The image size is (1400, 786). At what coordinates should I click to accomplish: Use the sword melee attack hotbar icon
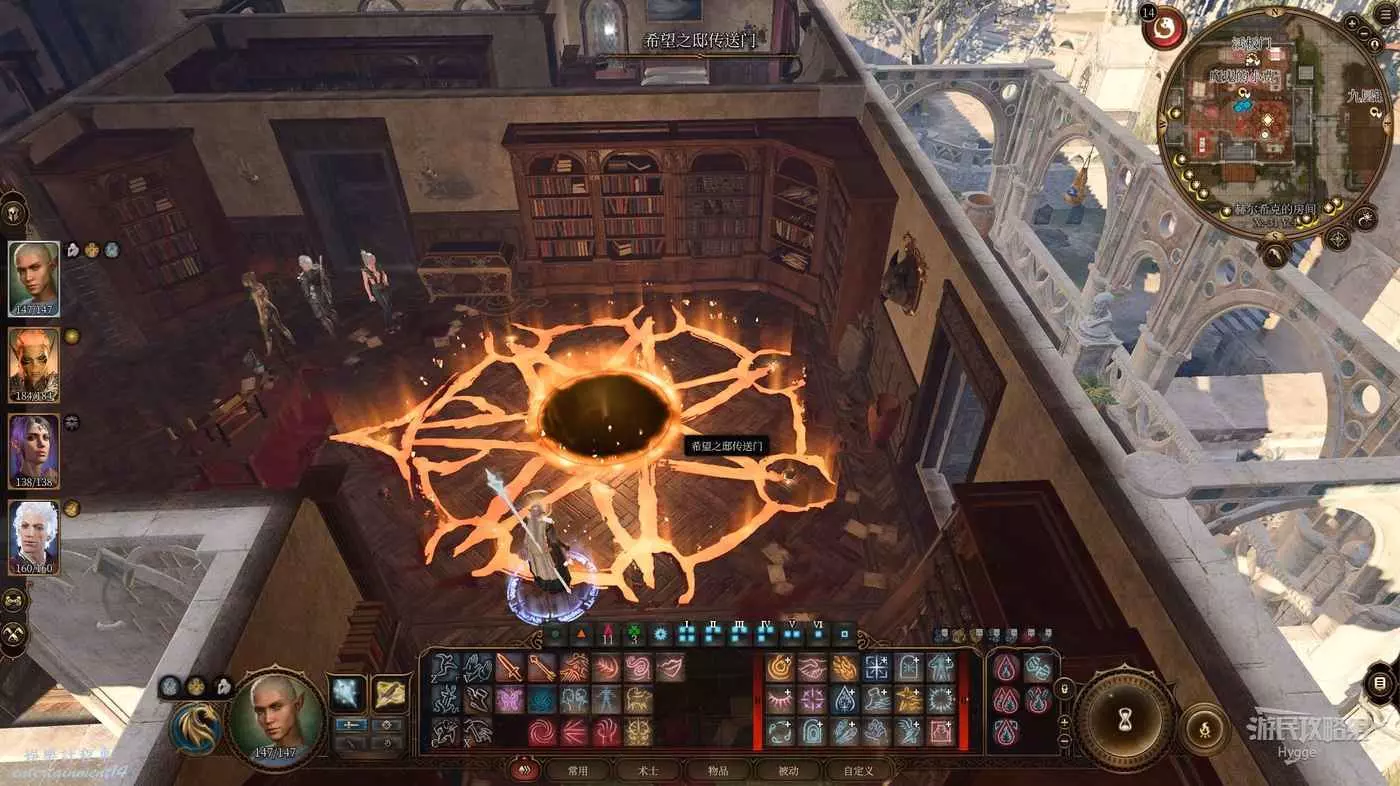coord(509,666)
